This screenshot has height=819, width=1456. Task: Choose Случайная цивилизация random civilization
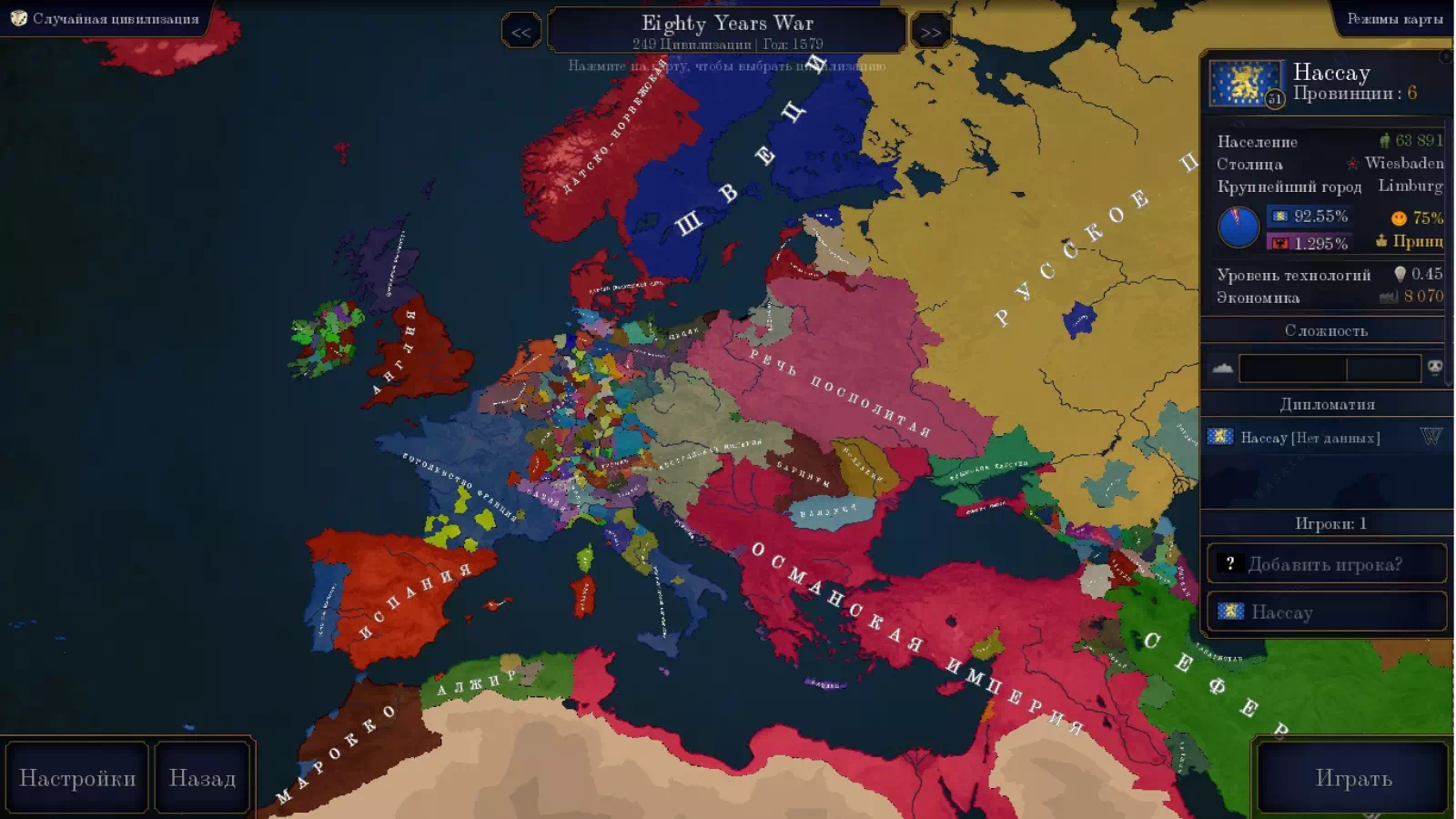point(106,18)
